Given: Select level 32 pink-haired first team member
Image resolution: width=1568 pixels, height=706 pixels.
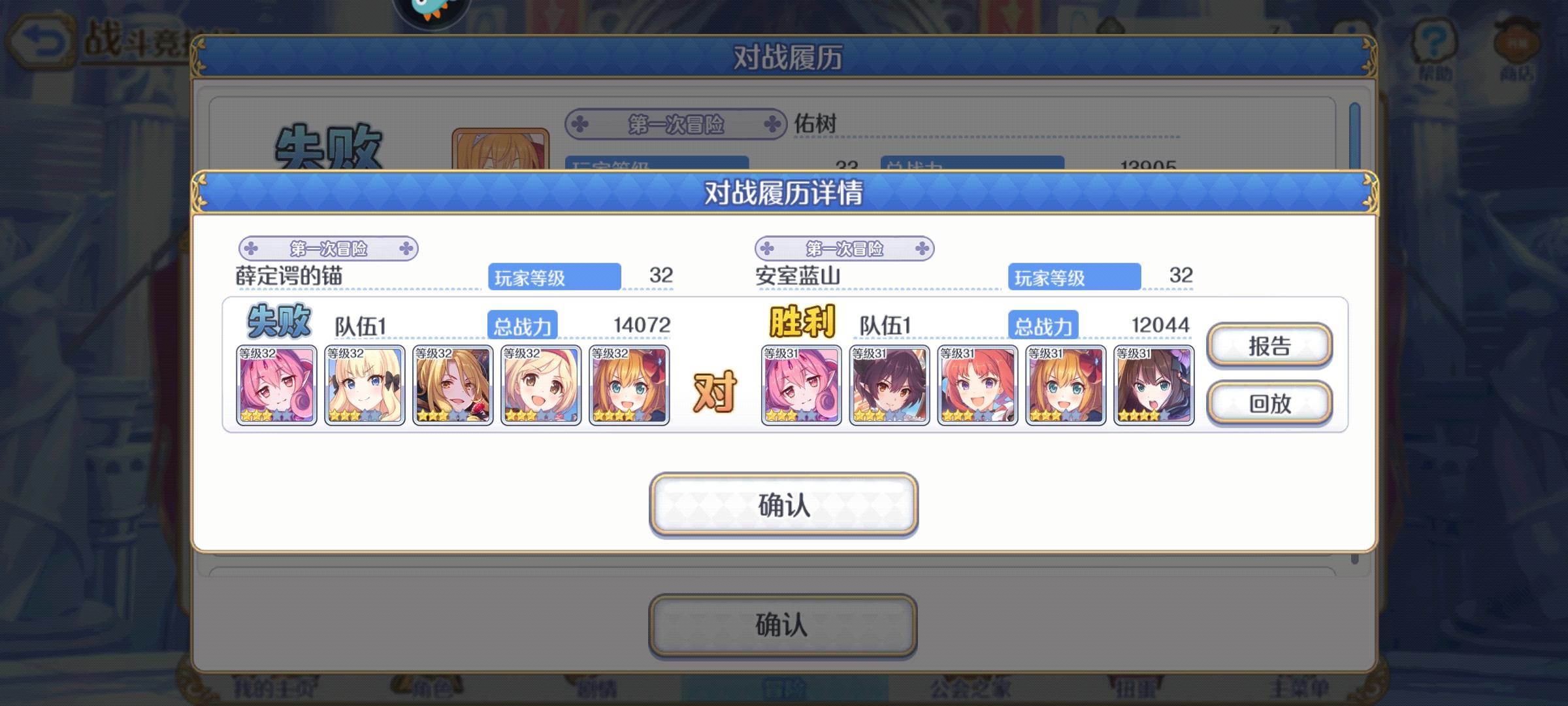Looking at the screenshot, I should pos(276,384).
